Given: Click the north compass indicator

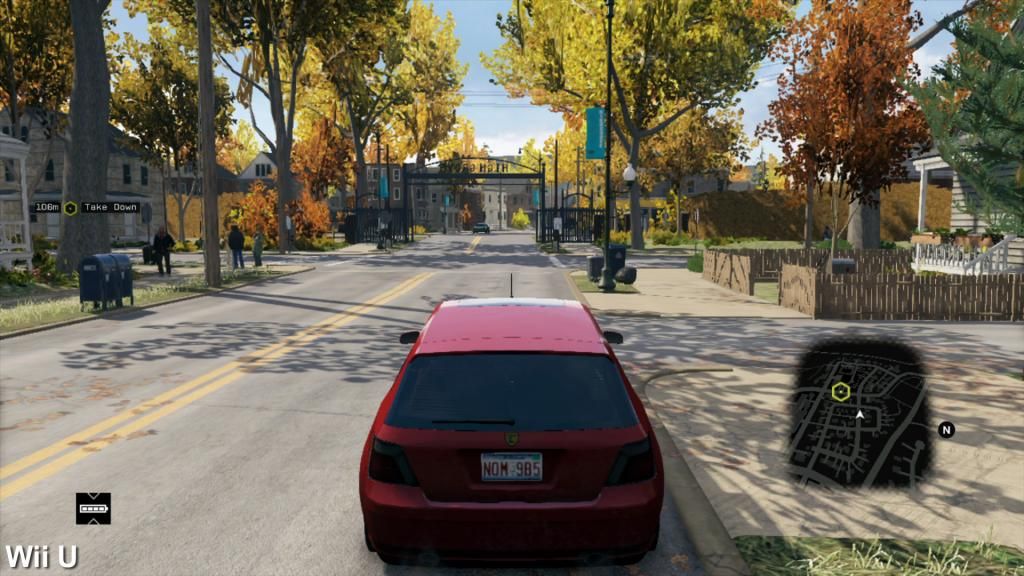Looking at the screenshot, I should pos(946,430).
